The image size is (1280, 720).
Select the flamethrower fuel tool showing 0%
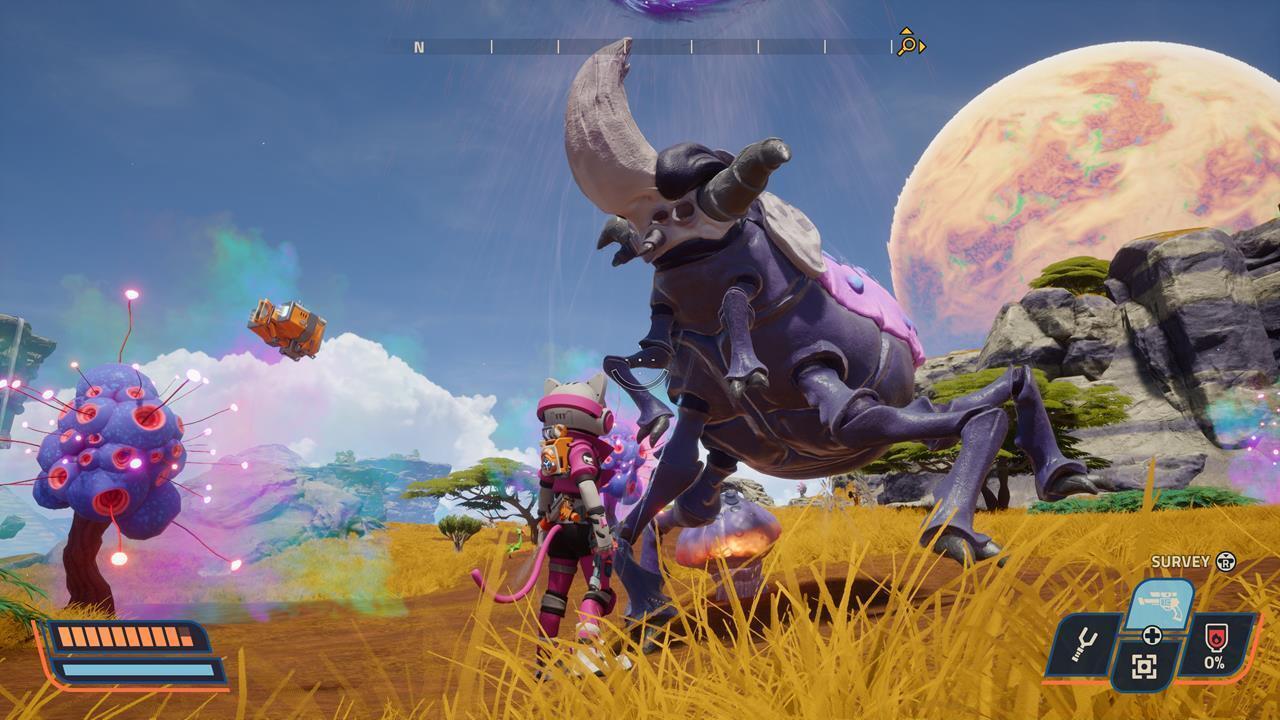[1215, 645]
